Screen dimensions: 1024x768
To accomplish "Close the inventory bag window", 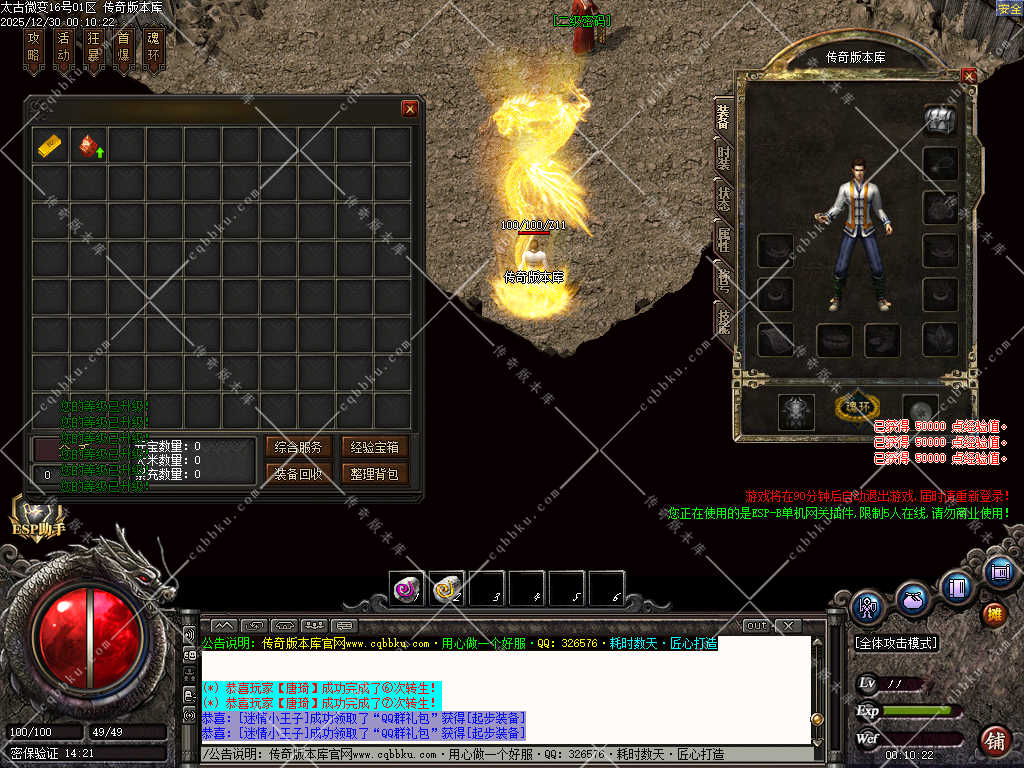I will coord(409,109).
